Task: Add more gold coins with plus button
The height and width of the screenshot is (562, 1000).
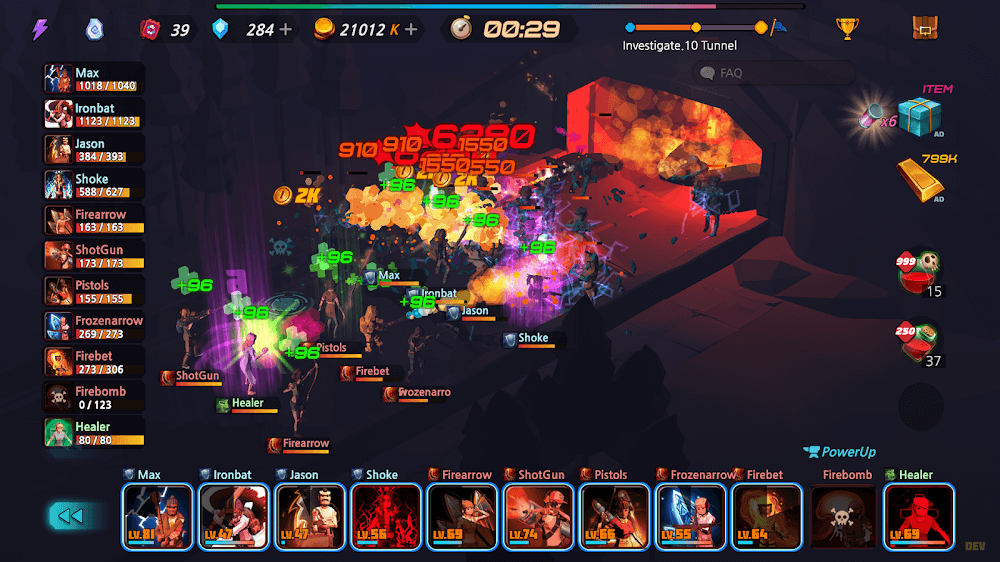Action: tap(412, 29)
